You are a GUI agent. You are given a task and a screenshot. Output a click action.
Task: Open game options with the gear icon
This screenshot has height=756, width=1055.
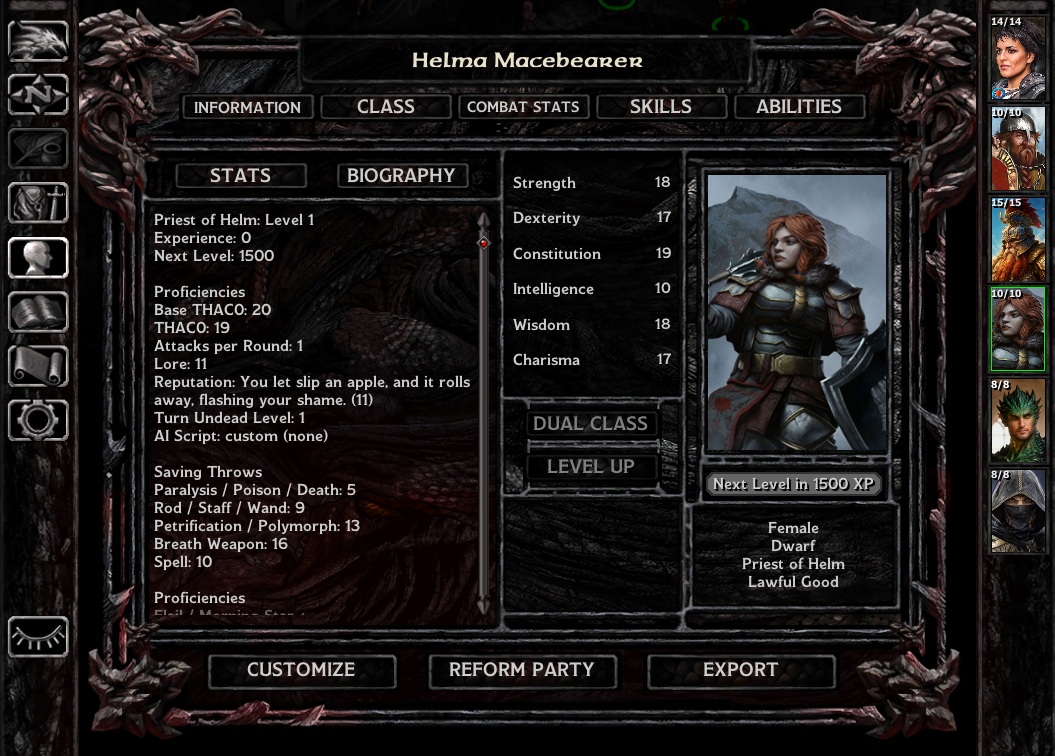pyautogui.click(x=38, y=420)
